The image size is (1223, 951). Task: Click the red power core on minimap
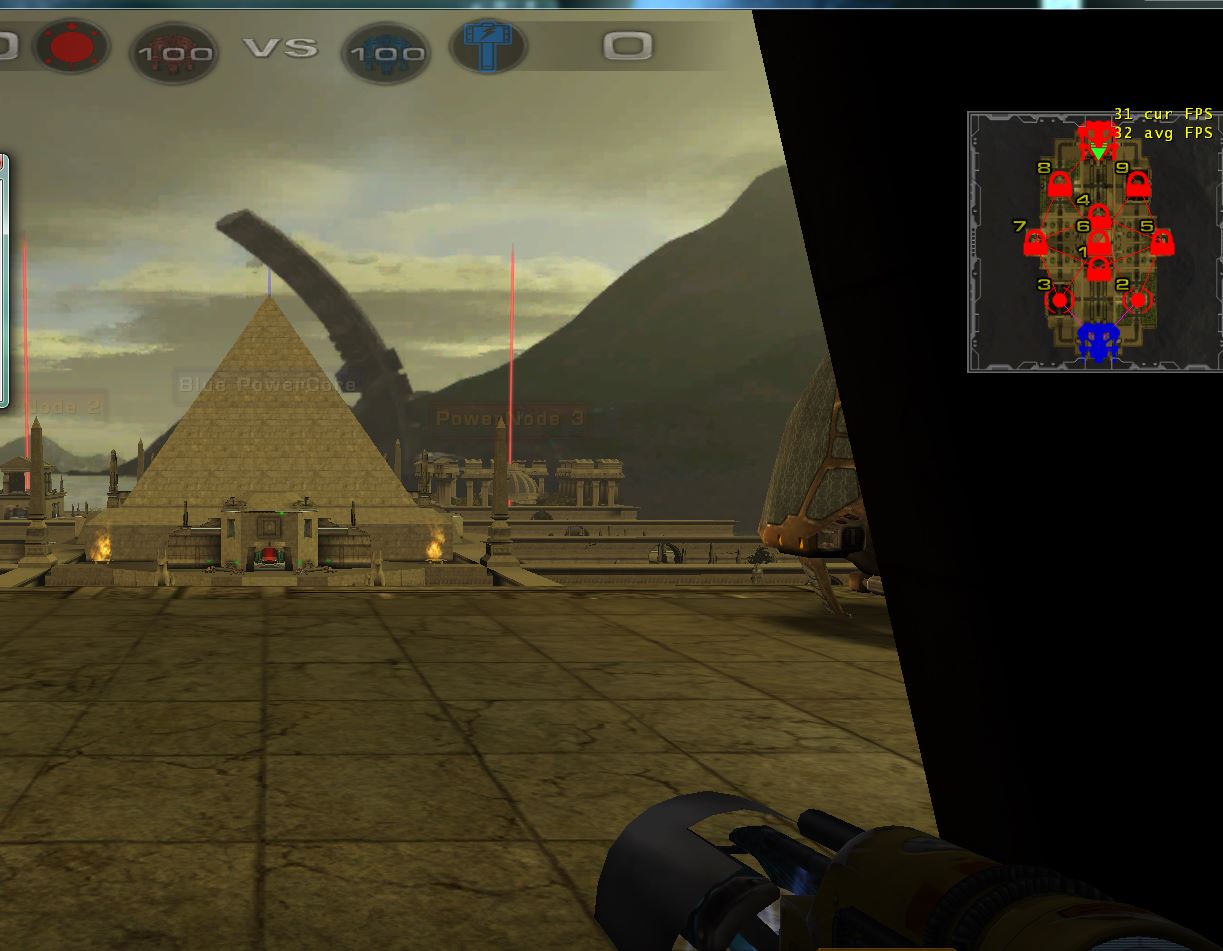click(1097, 134)
